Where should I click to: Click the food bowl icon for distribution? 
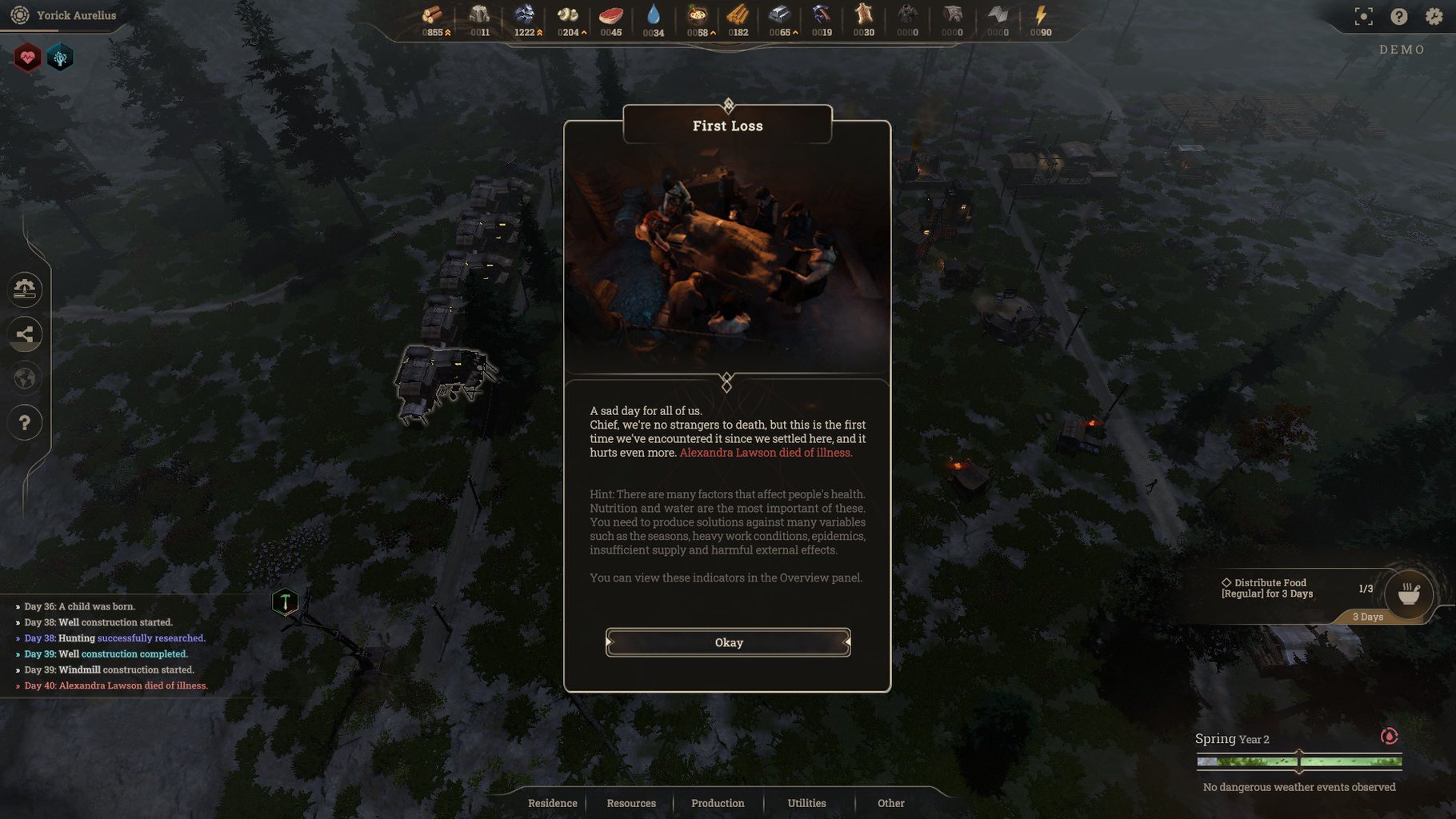coord(1408,593)
